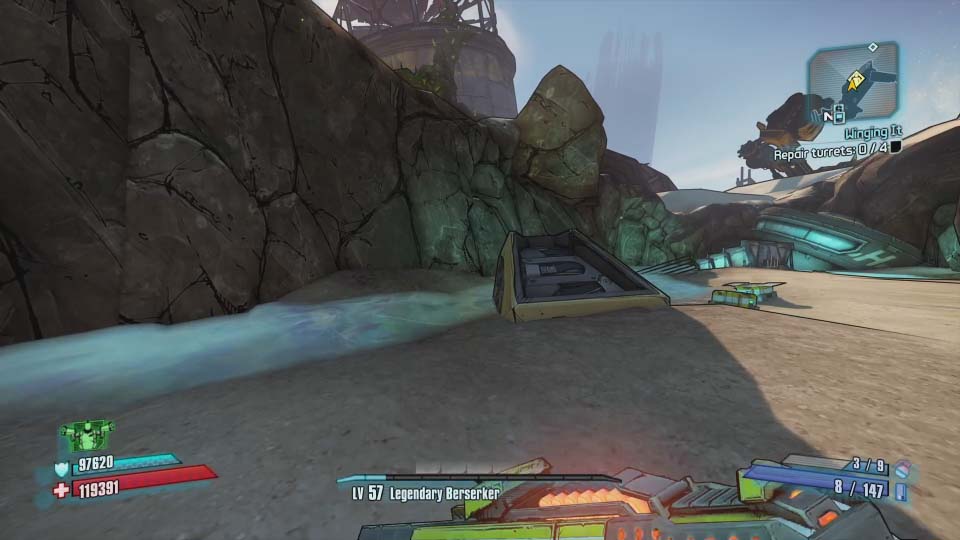This screenshot has width=960, height=540.
Task: Open the minimap in the corner
Action: coord(852,82)
